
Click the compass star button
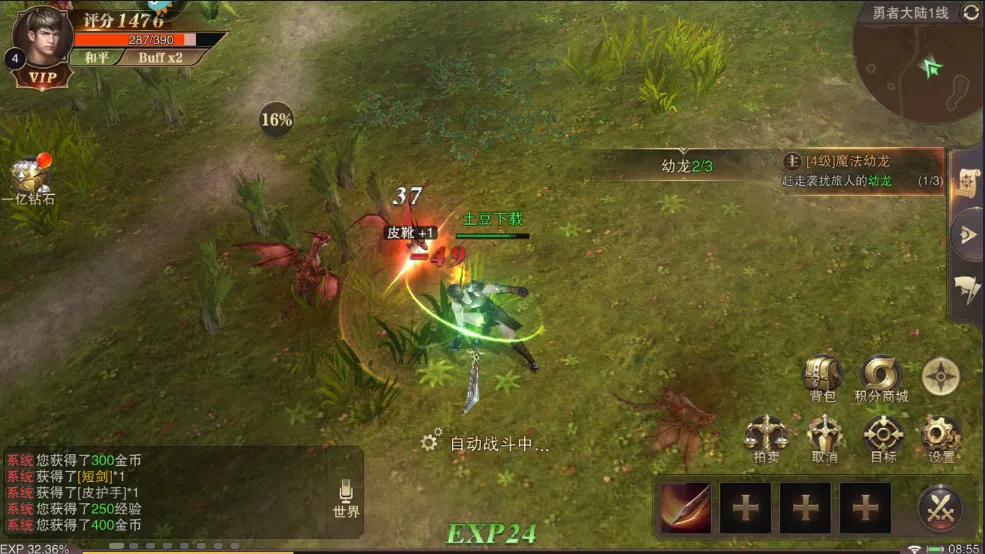pyautogui.click(x=941, y=375)
